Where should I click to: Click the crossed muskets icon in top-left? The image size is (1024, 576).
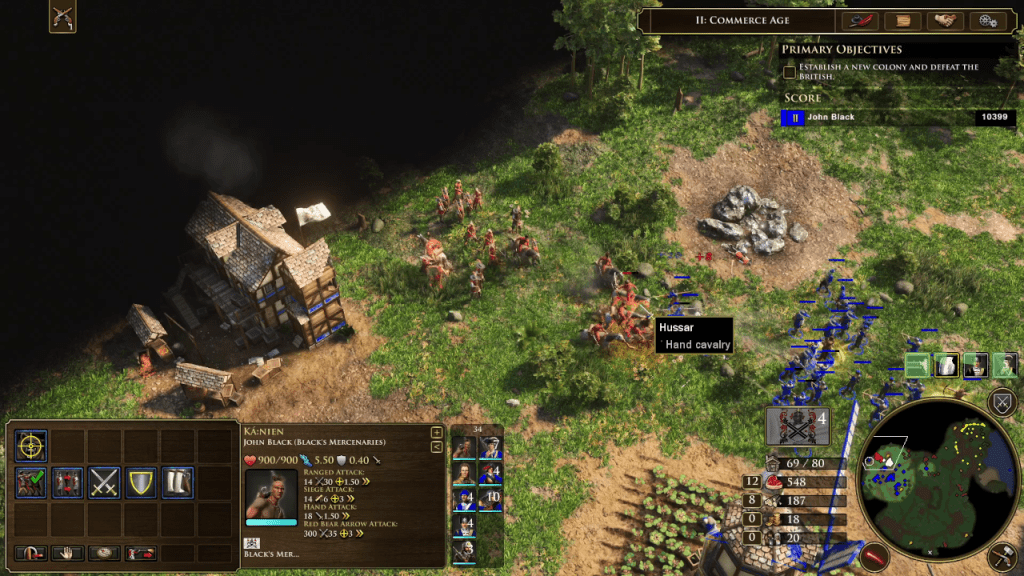(62, 17)
